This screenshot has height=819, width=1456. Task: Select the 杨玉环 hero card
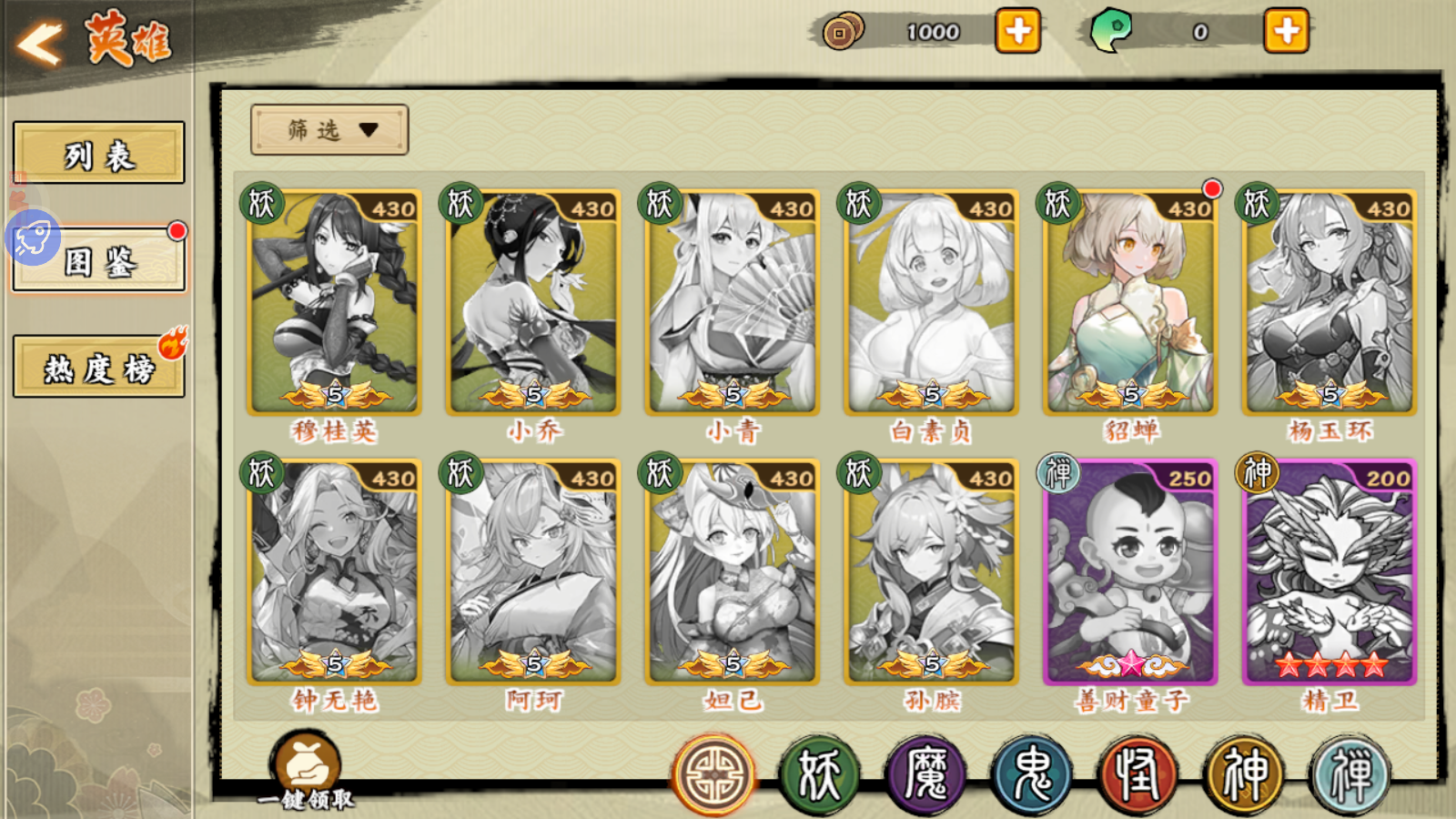1330,303
